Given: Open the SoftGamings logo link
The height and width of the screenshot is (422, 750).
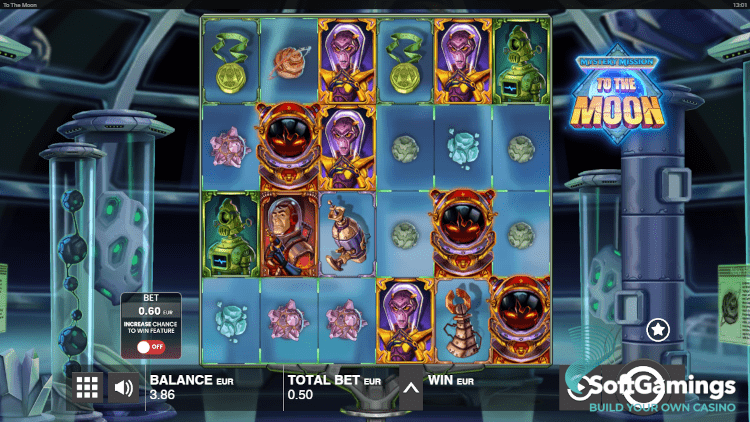Looking at the screenshot, I should [655, 392].
